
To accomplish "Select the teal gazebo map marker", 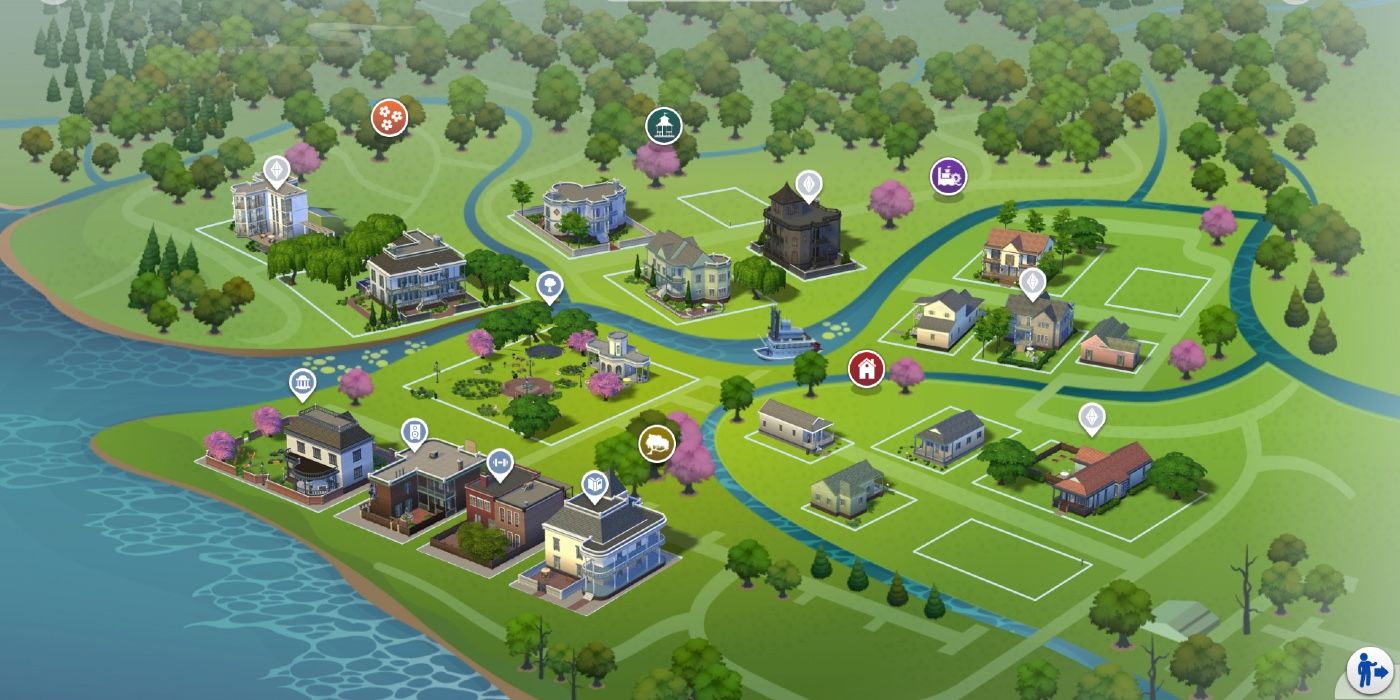I will tap(661, 125).
